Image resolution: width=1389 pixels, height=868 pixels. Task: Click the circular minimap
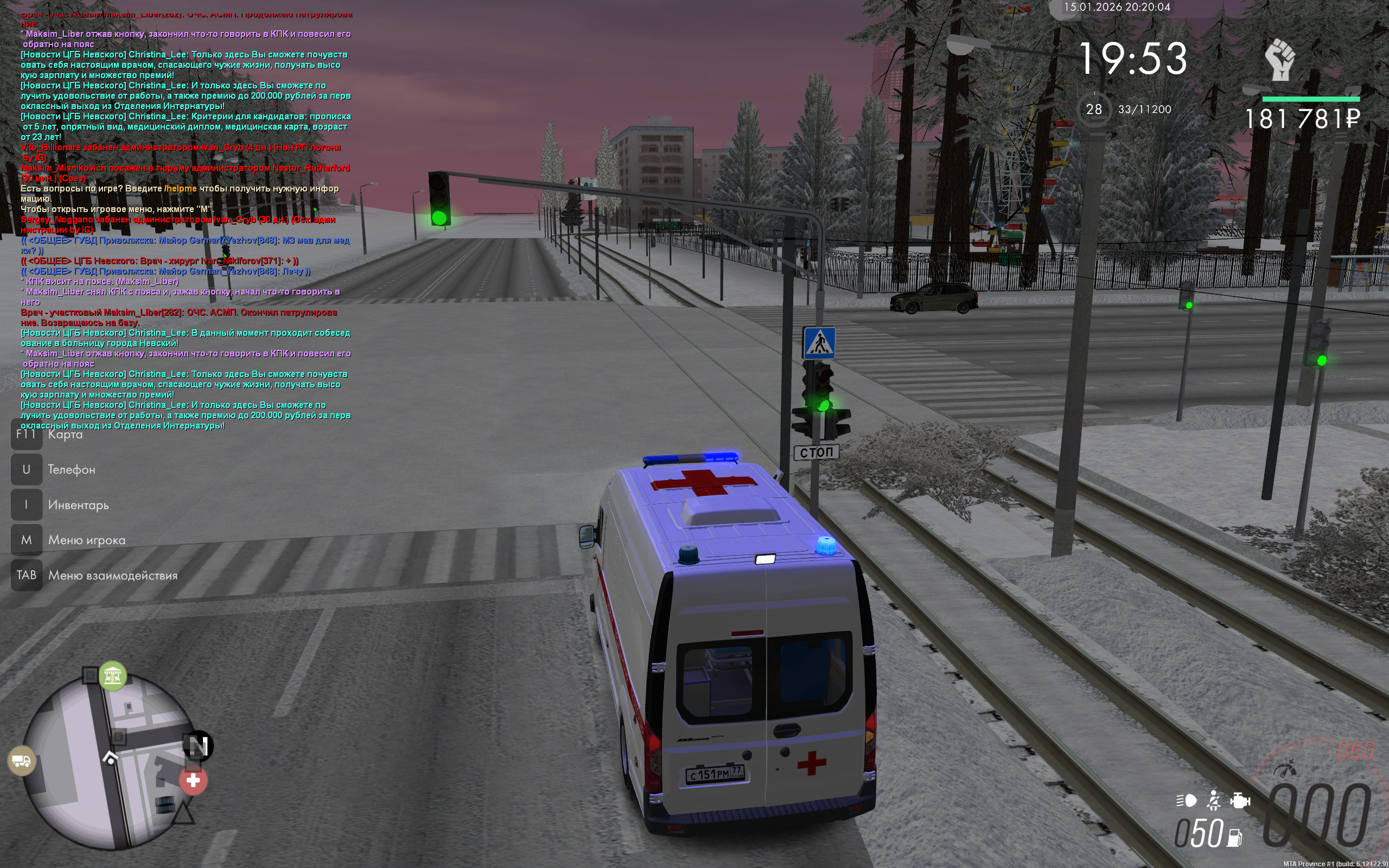[x=109, y=761]
